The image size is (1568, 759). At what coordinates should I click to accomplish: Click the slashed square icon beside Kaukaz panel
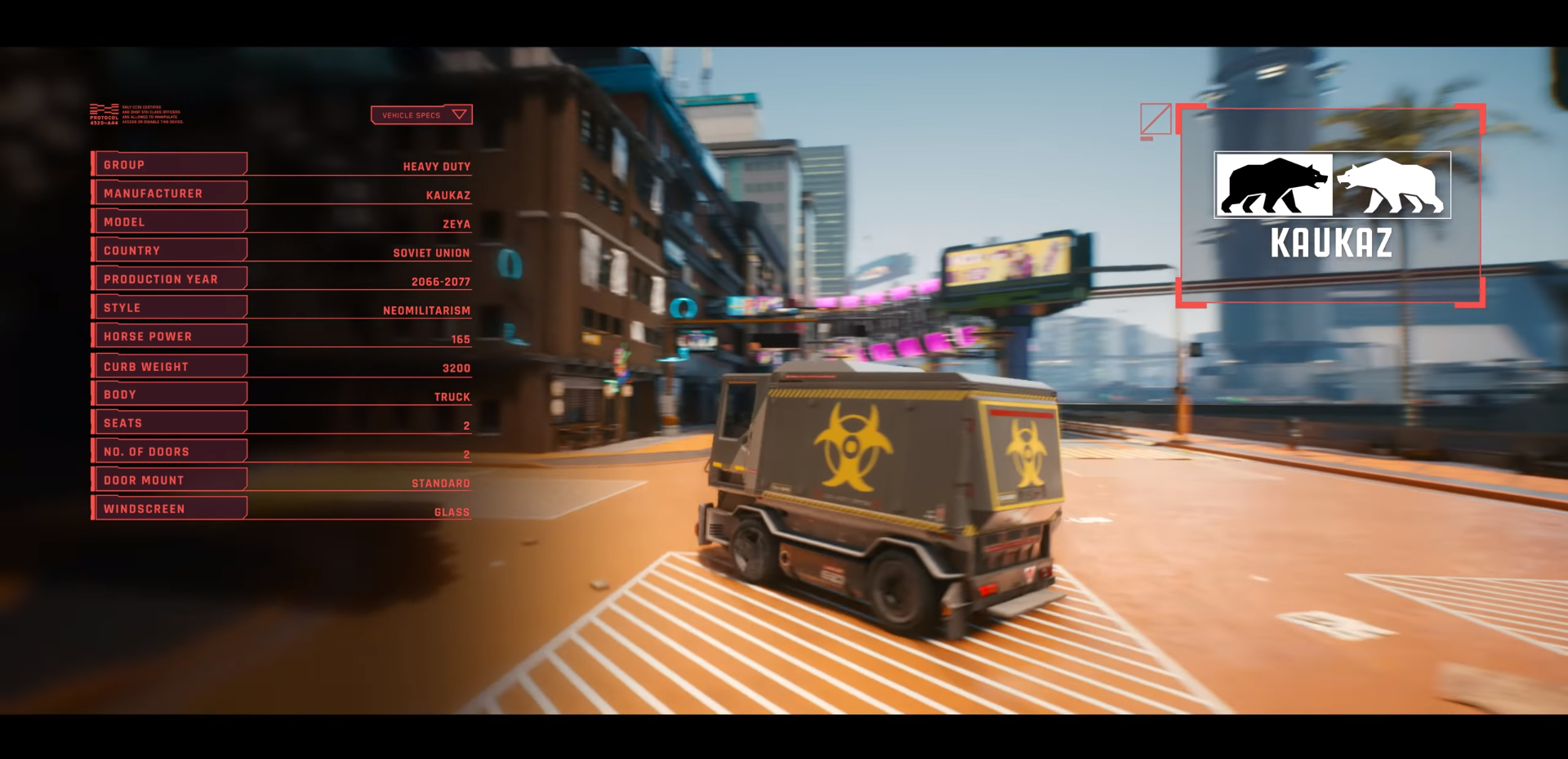(1156, 119)
